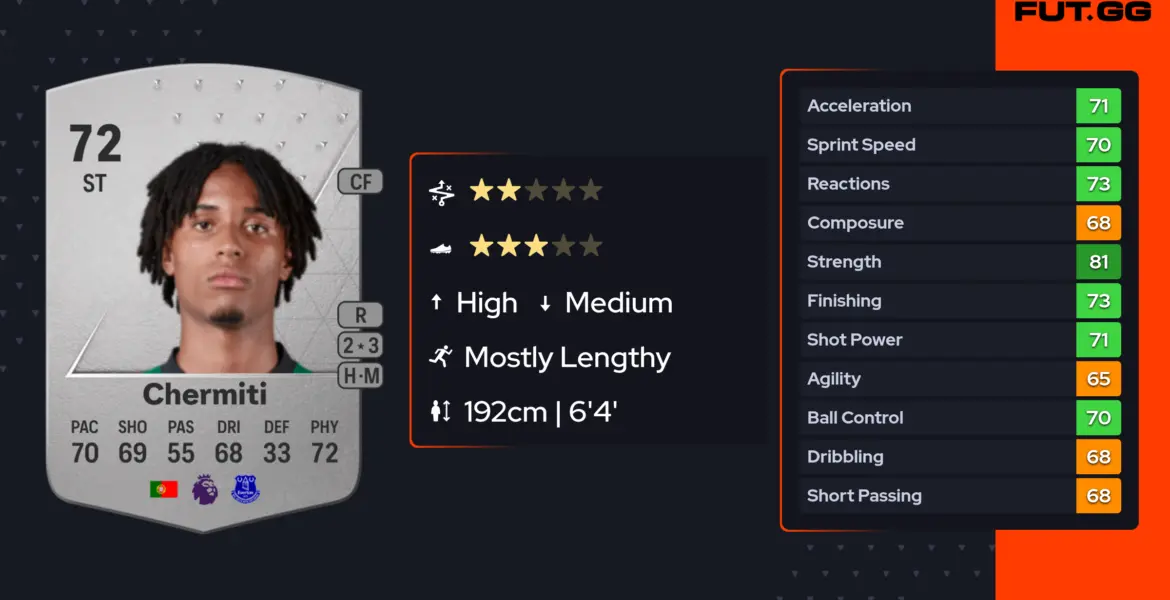Screen dimensions: 1170x600
Task: Select the Premier League badge
Action: coord(205,489)
